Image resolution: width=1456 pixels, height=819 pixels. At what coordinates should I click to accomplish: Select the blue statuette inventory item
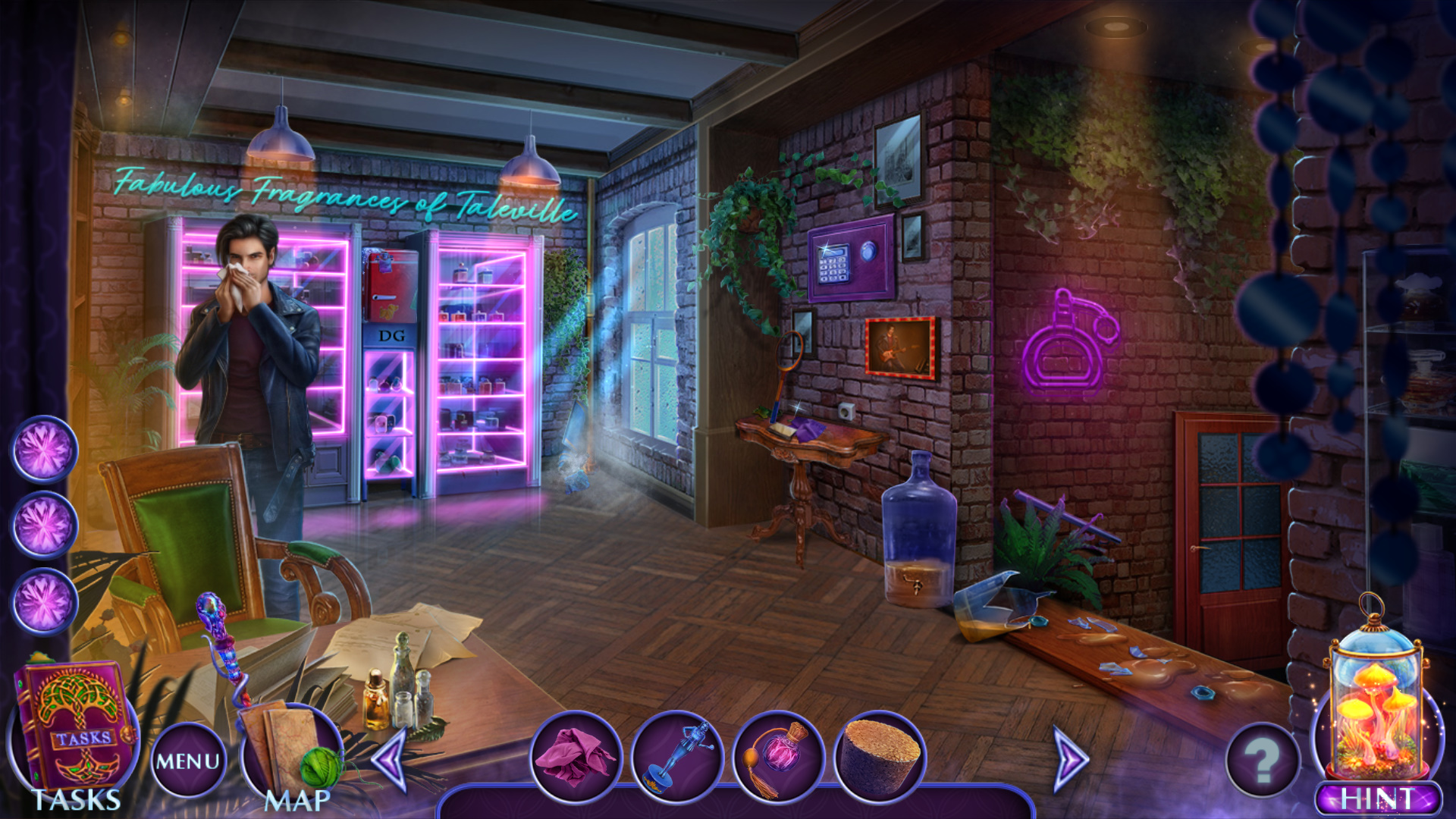(x=677, y=756)
